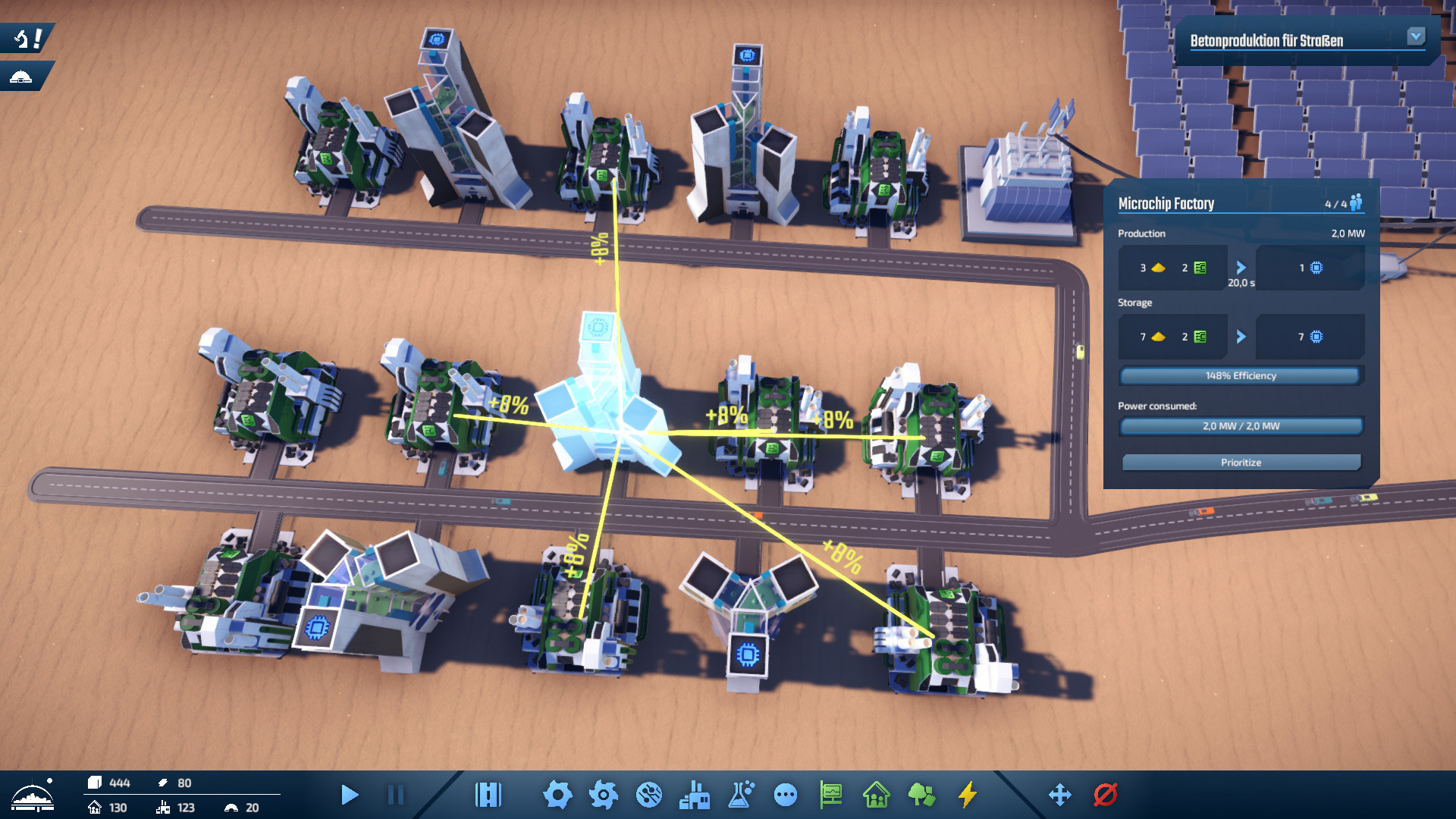Open the microscope research alert

27,38
